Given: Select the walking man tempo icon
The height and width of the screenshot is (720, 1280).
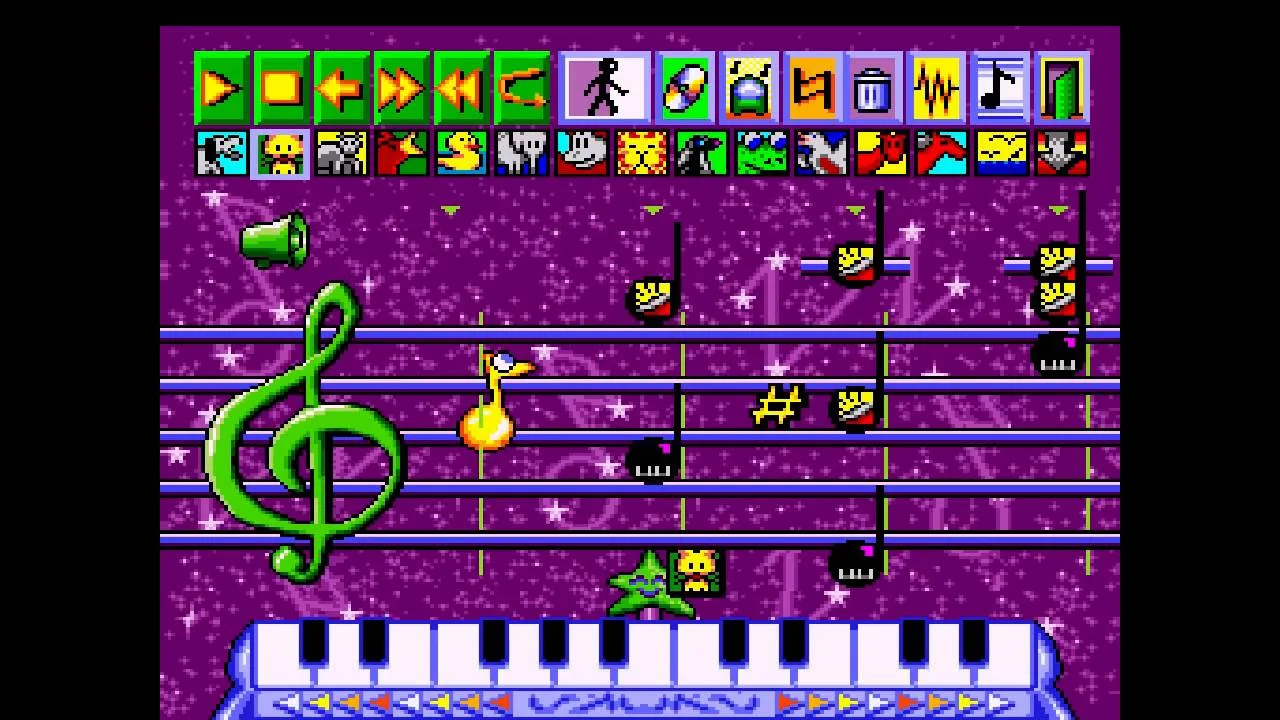Looking at the screenshot, I should point(605,88).
